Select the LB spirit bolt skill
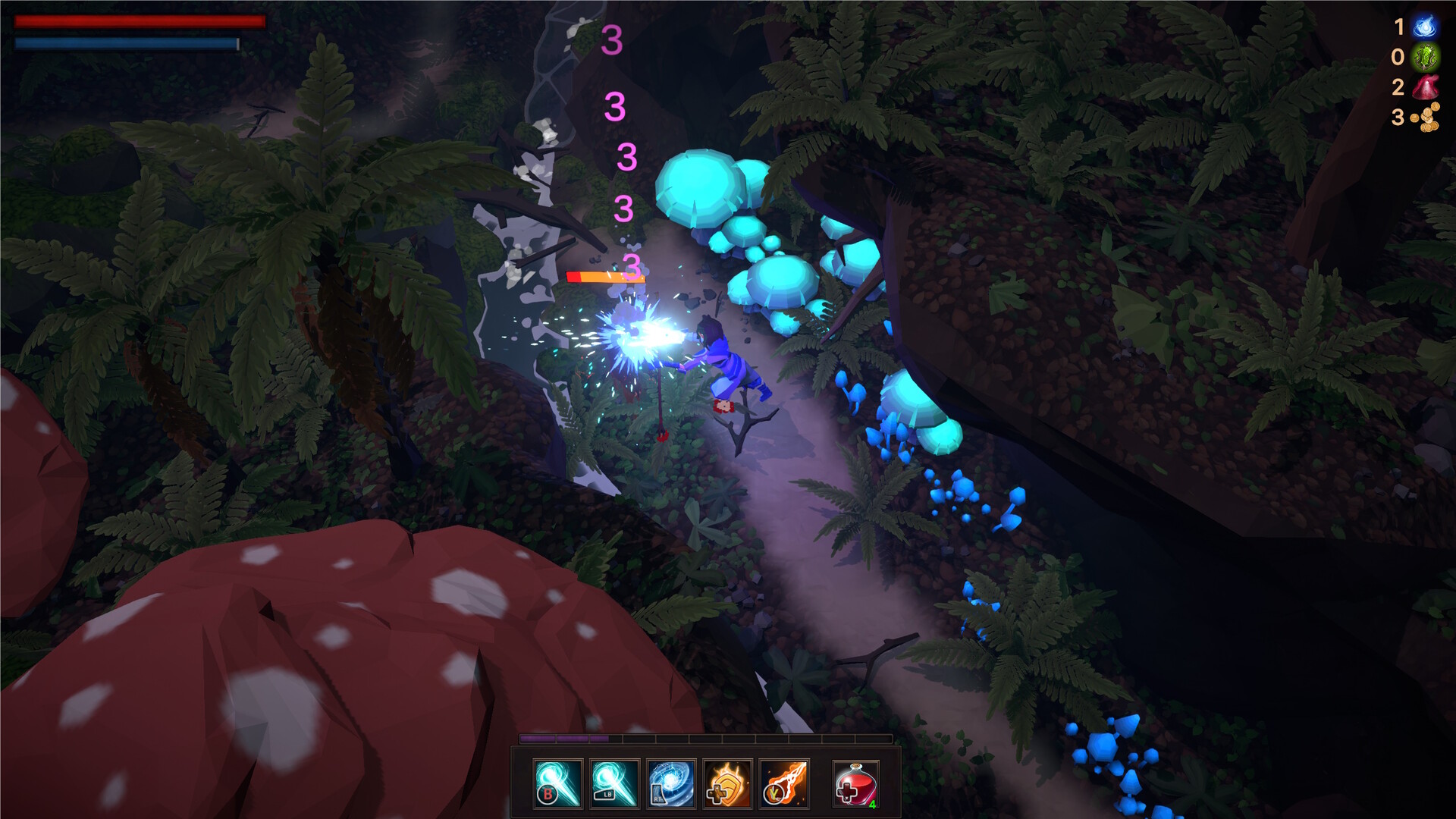1456x819 pixels. (x=614, y=782)
